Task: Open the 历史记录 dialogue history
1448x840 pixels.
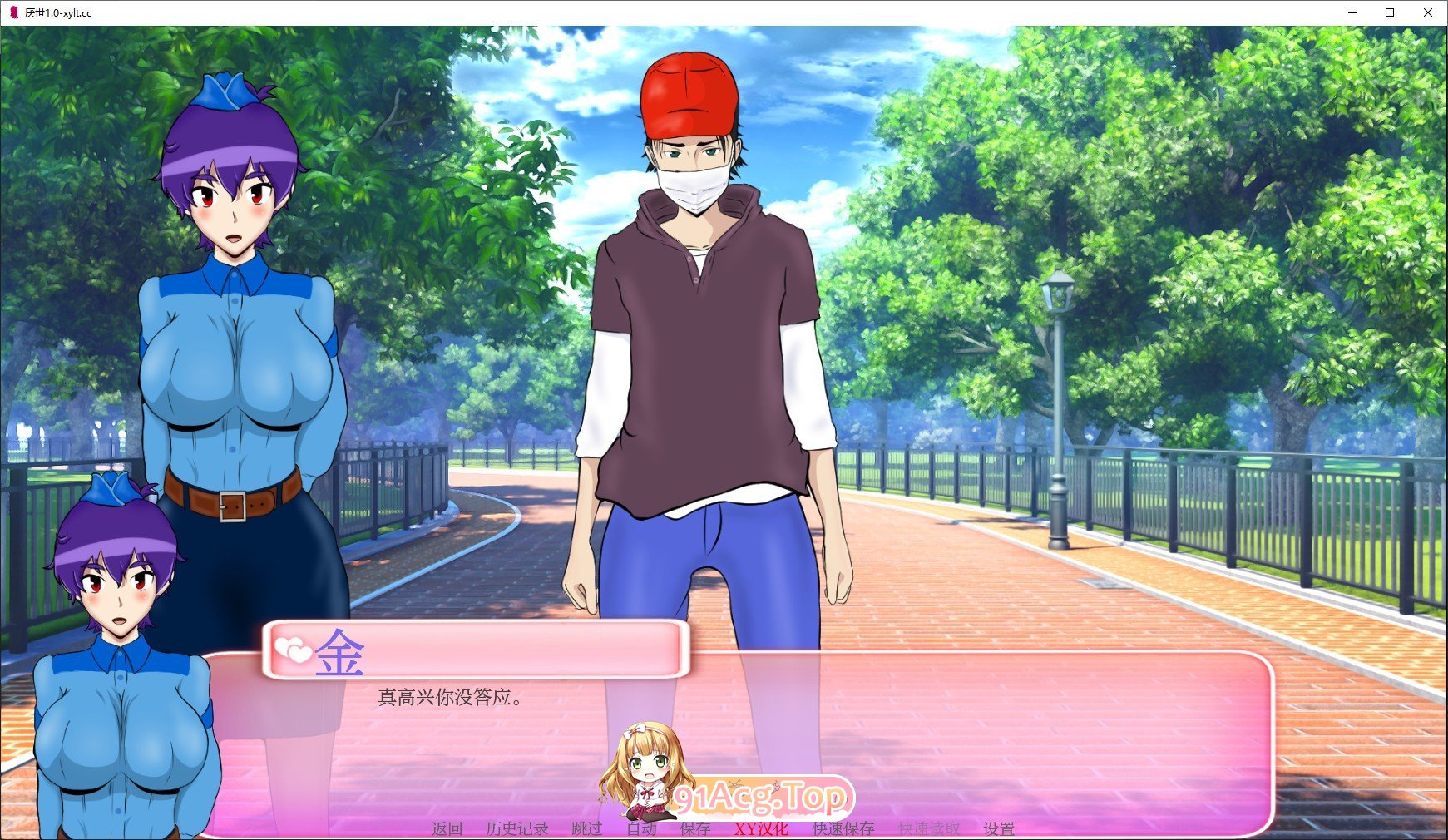Action: pyautogui.click(x=515, y=828)
